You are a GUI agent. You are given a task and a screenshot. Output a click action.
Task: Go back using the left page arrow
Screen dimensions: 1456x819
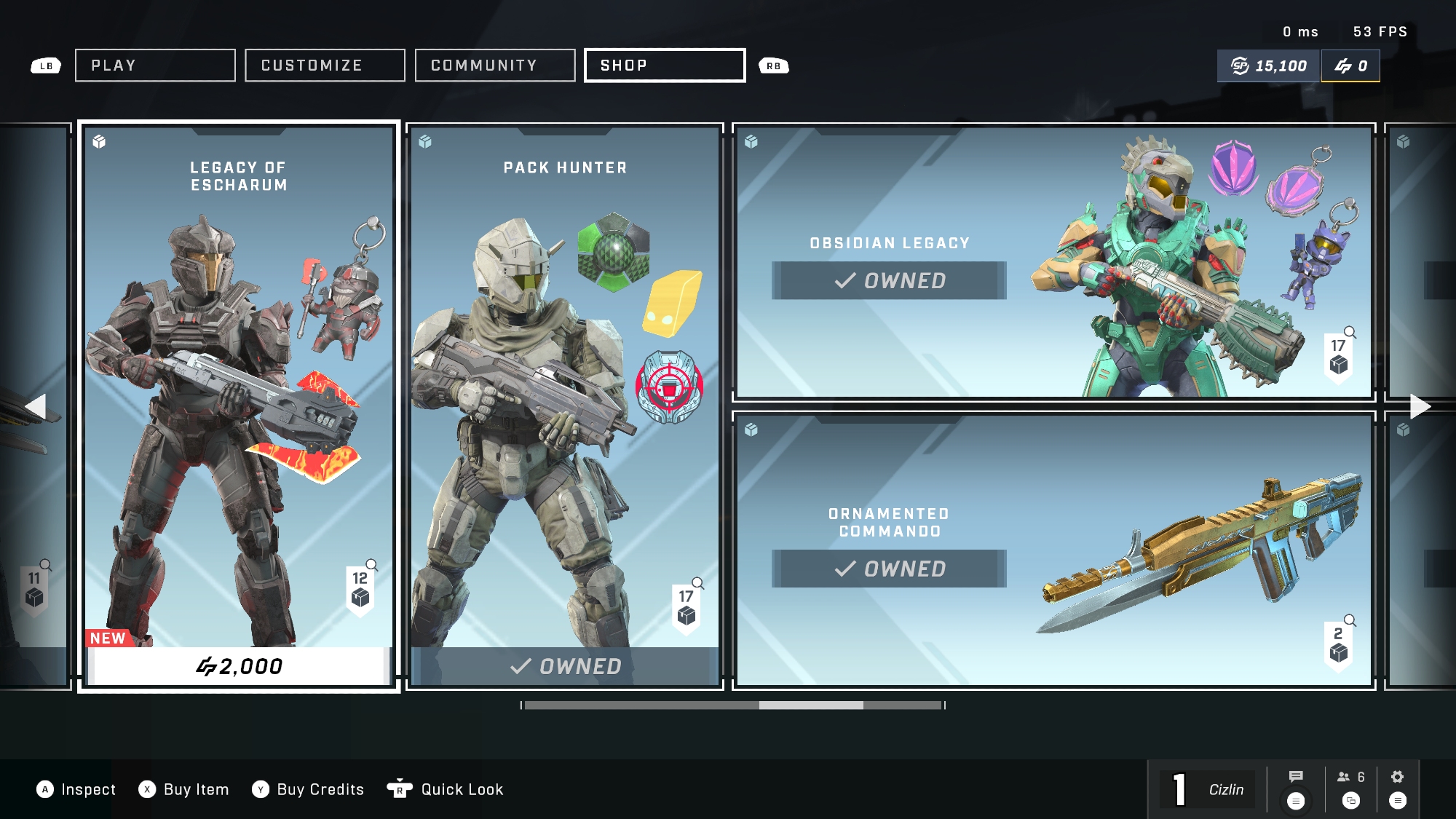36,406
